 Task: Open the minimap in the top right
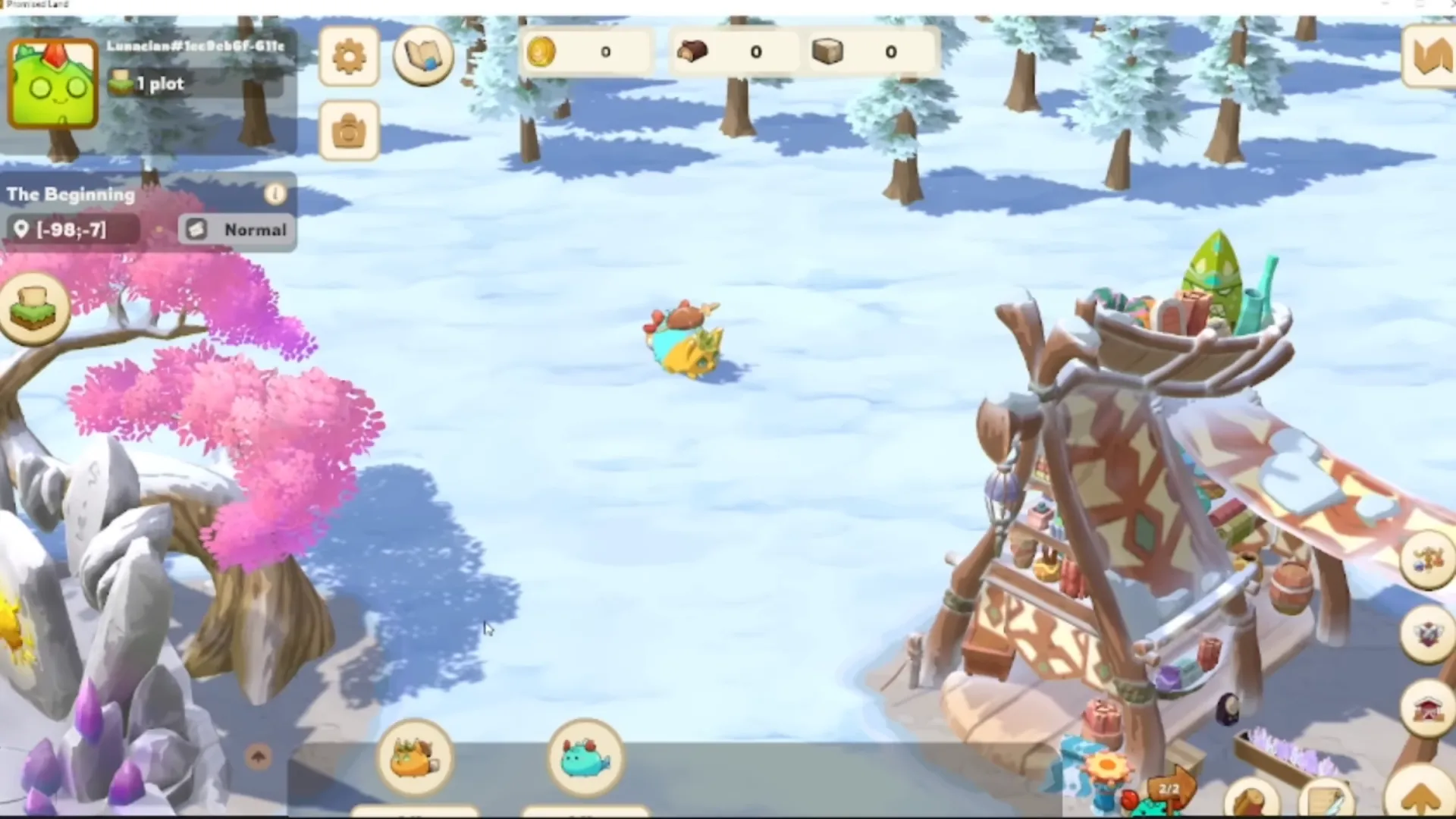tap(1432, 57)
